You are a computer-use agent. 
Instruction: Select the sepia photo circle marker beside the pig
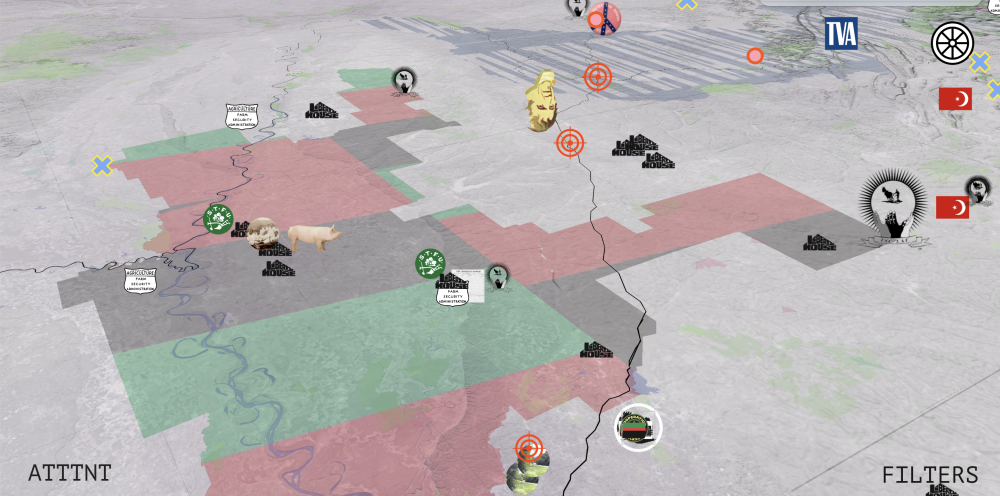[x=263, y=233]
